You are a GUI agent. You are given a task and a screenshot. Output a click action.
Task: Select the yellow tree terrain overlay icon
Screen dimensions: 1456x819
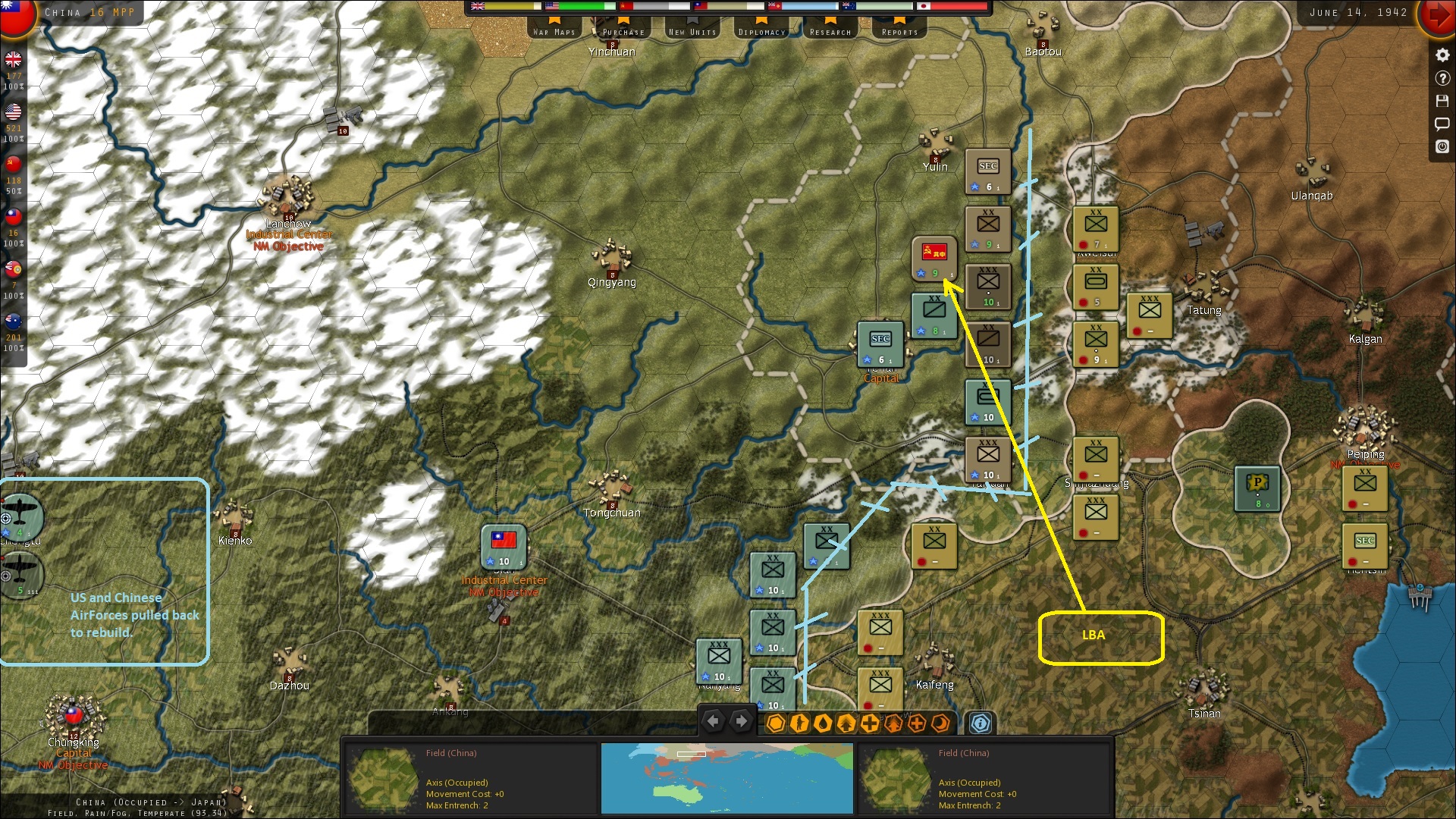tap(845, 723)
